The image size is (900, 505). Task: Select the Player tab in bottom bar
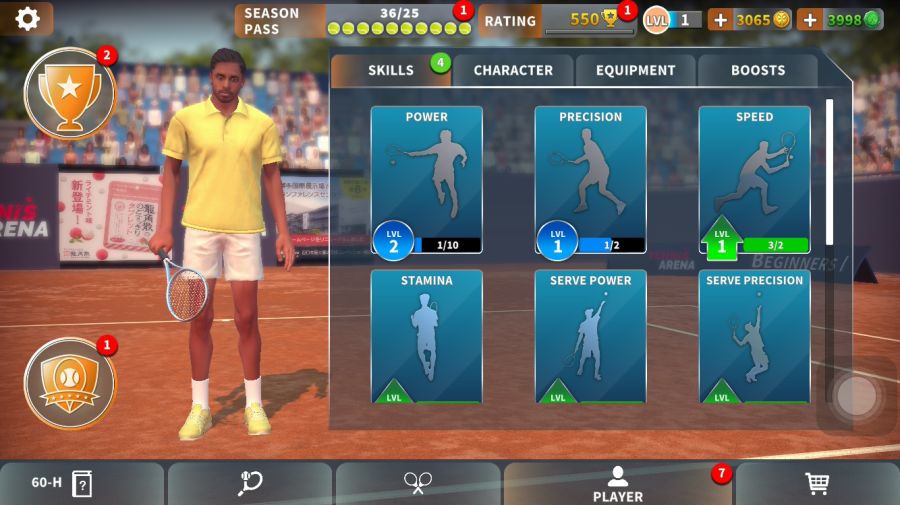coord(618,484)
